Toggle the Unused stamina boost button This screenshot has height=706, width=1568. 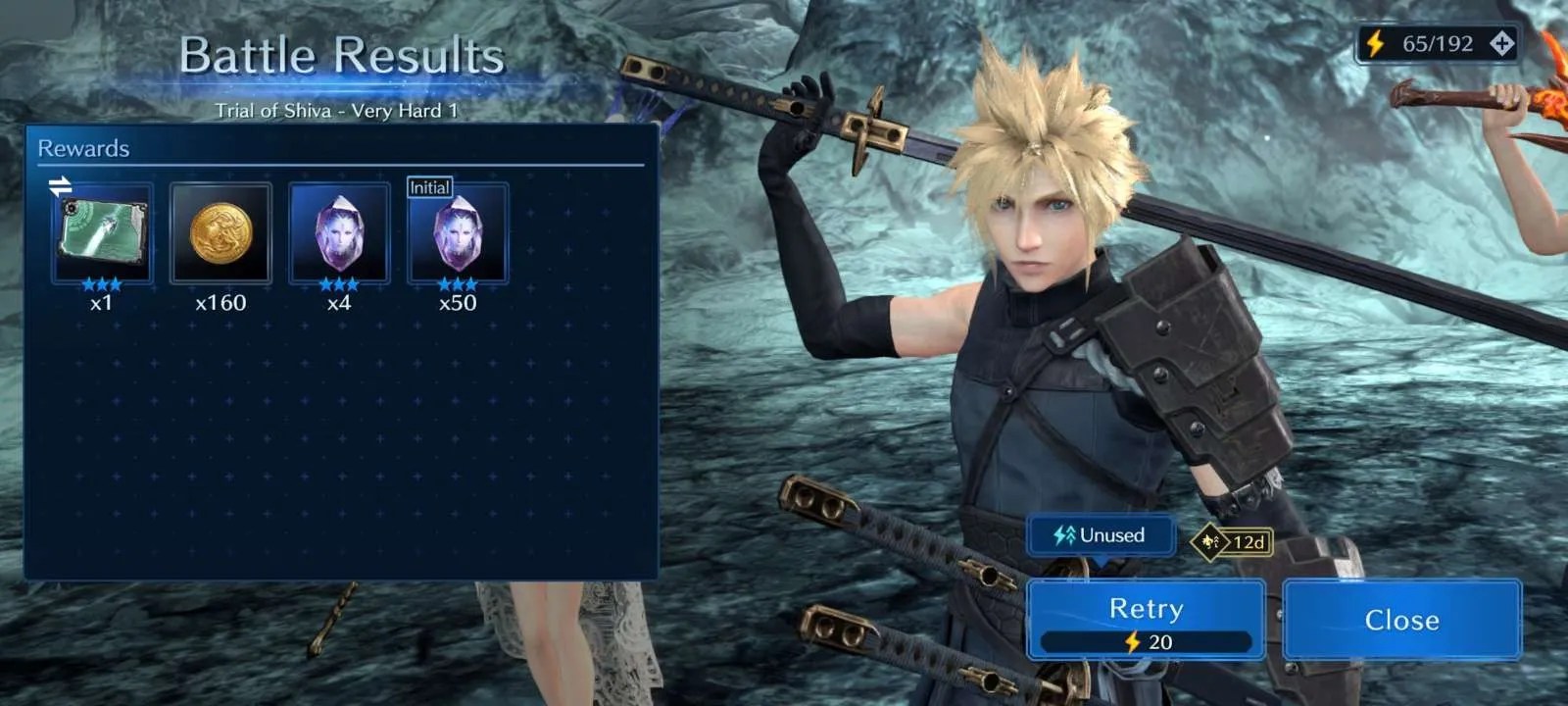[x=1100, y=535]
